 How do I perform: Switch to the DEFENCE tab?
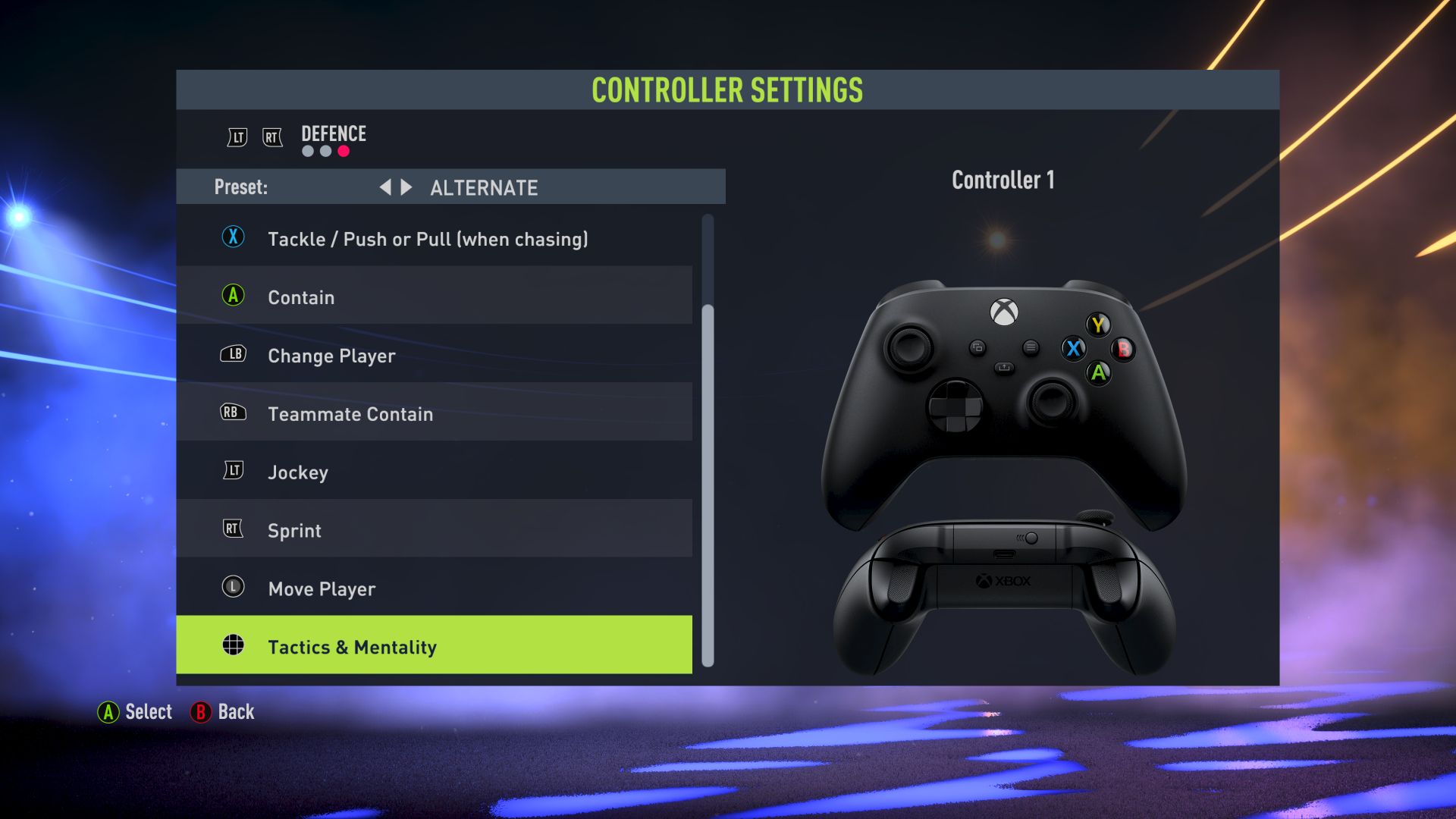pos(332,133)
